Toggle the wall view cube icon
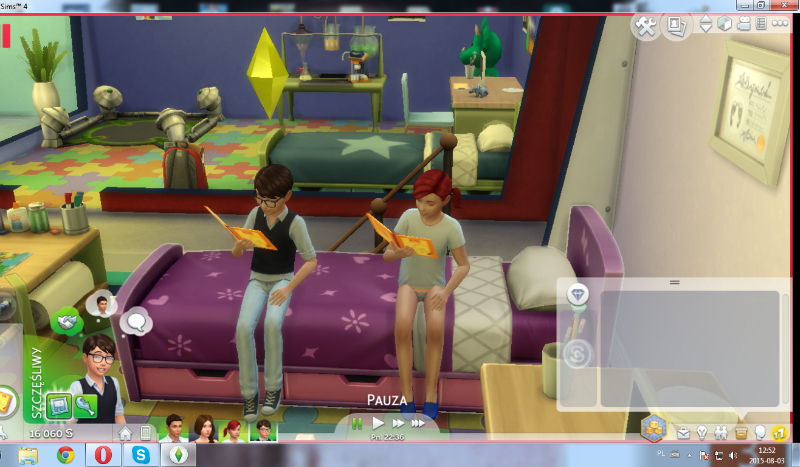Screen dimensions: 800x467 tap(725, 25)
